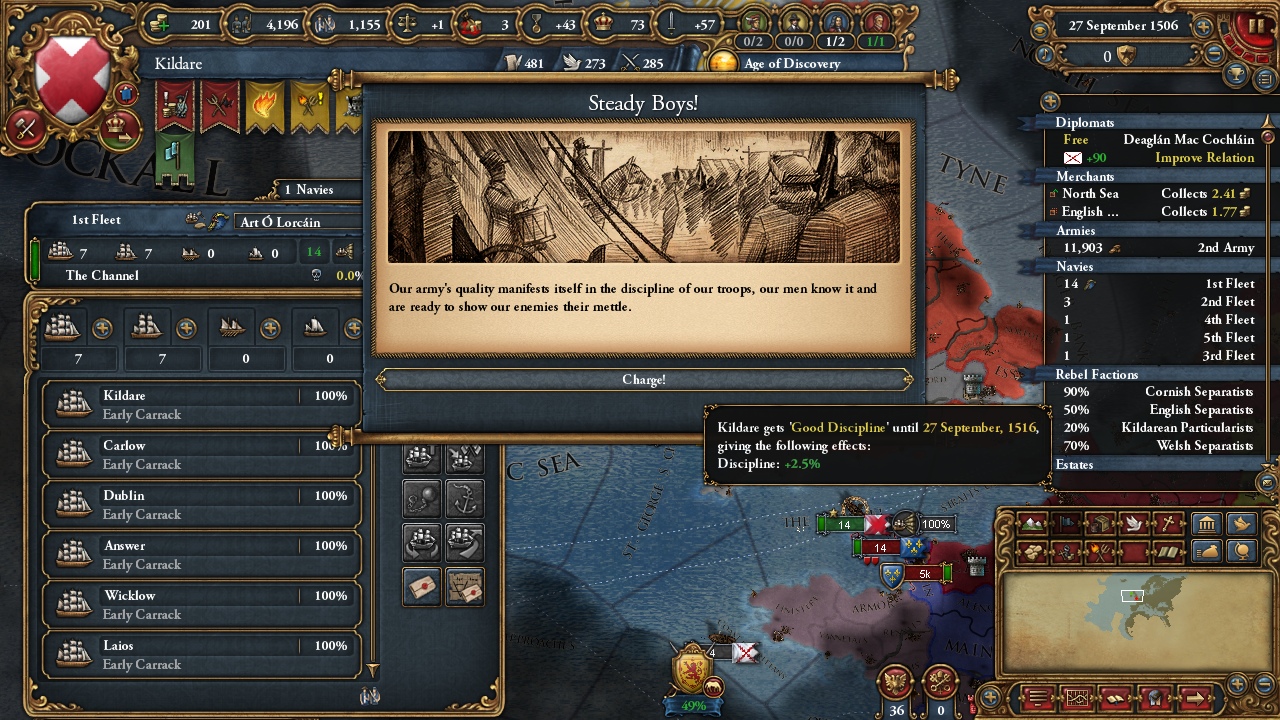Switch to the trade goods mapmode
The image size is (1280, 720).
1100,523
